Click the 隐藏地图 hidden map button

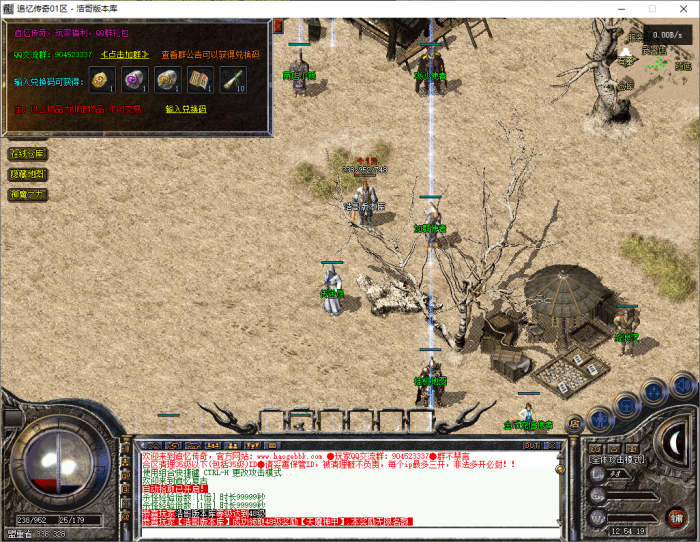point(27,174)
